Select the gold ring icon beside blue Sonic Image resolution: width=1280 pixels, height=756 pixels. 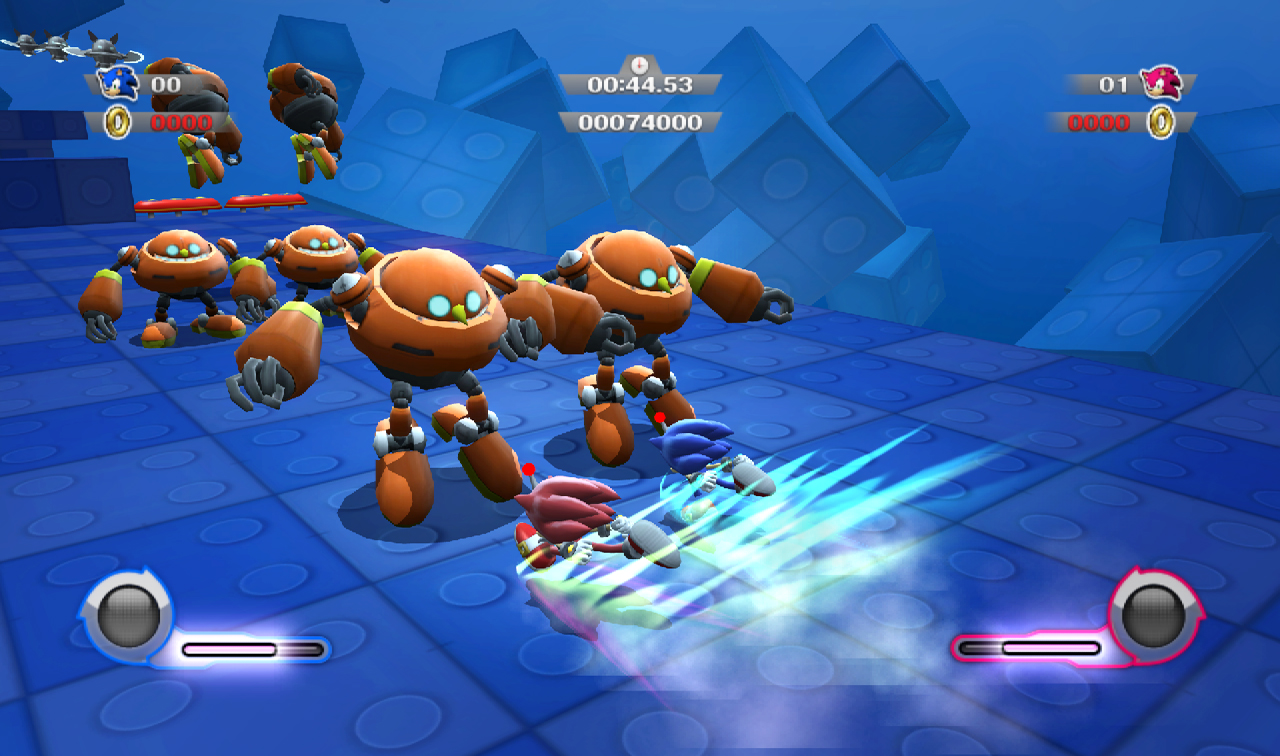(118, 123)
